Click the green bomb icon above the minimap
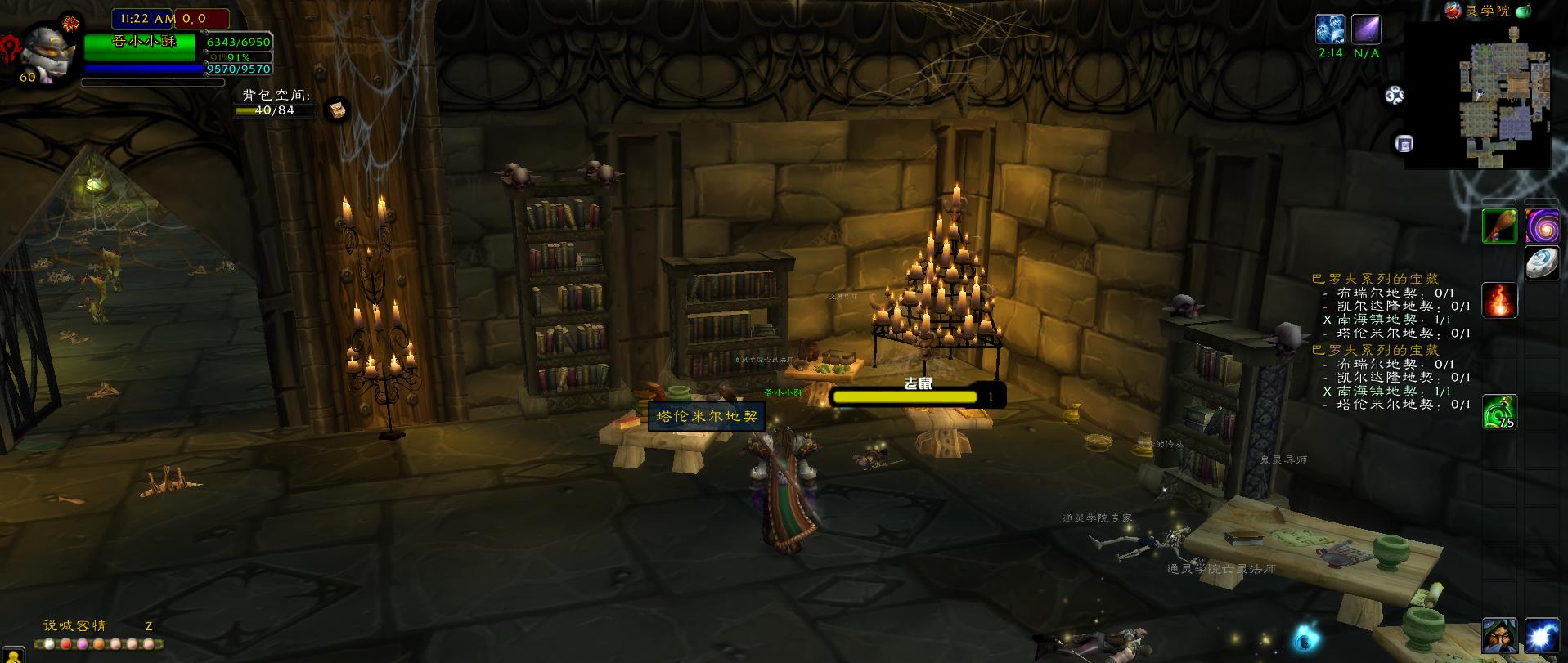This screenshot has height=663, width=1568. [x=1523, y=11]
